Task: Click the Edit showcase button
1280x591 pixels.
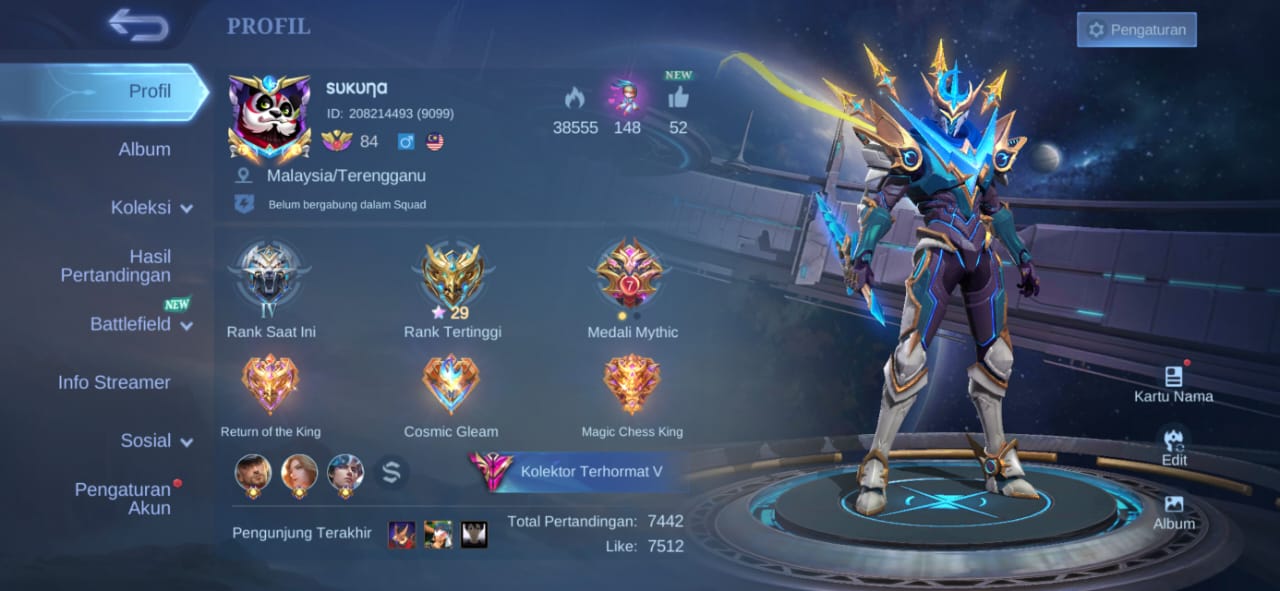Action: 1174,447
